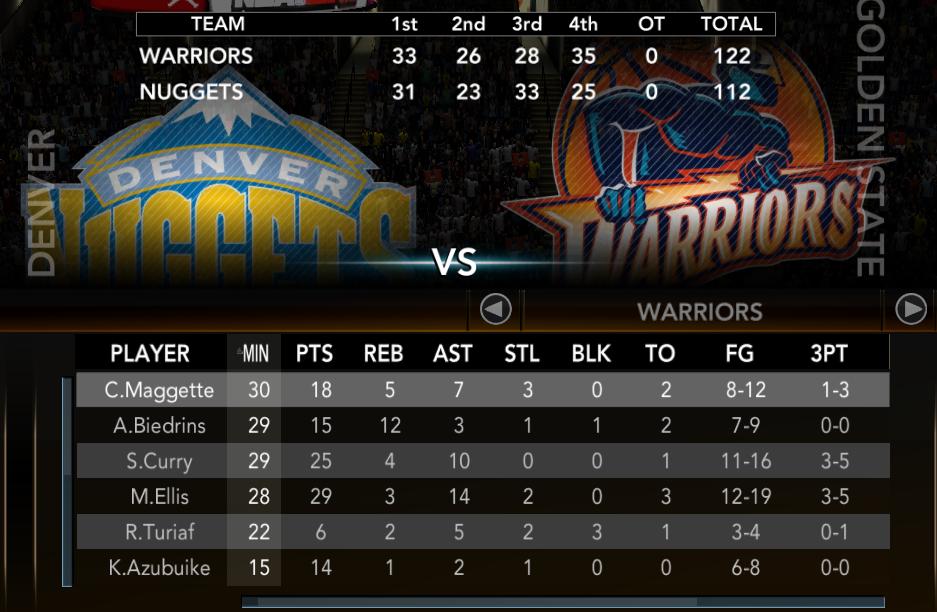Click the vertical scrollbar beside the player list

(x=67, y=481)
